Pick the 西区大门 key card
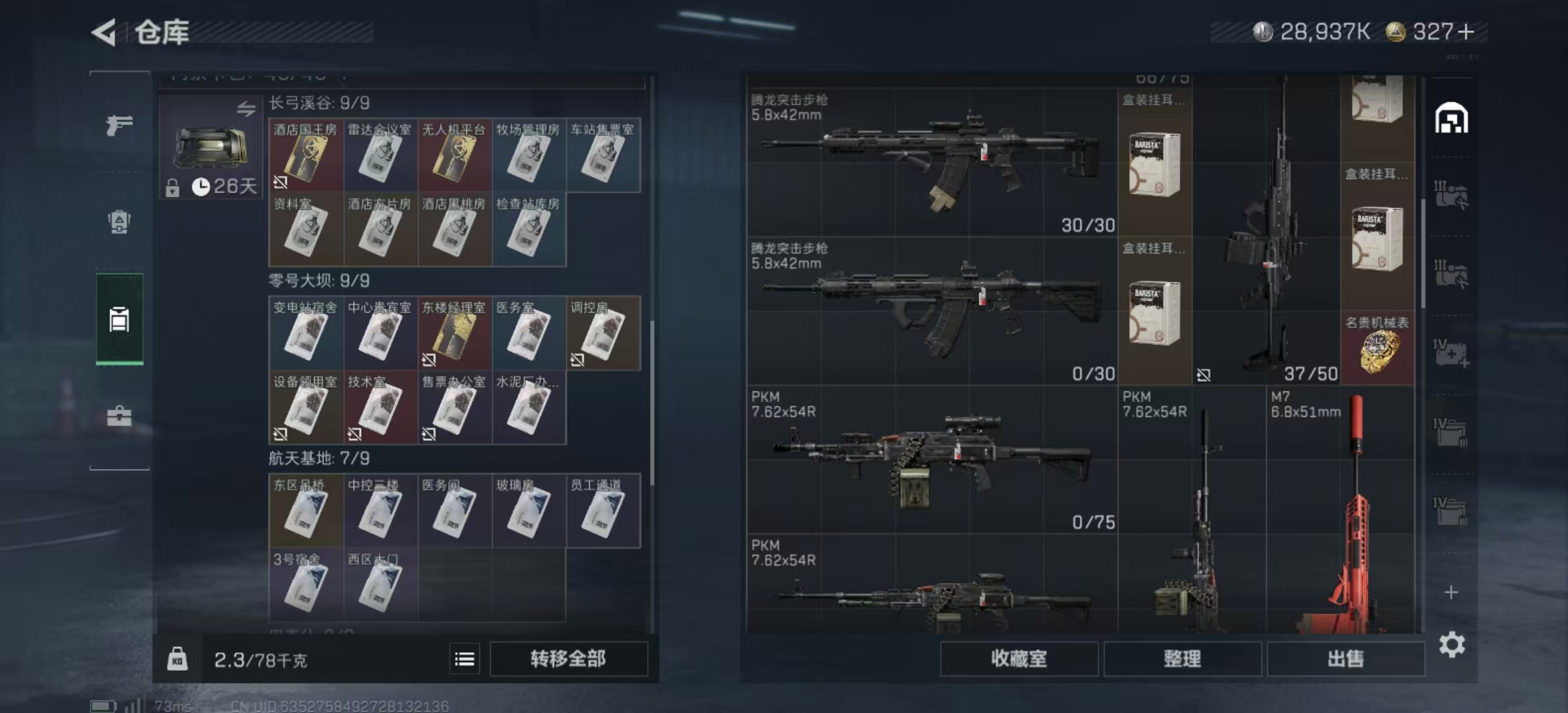 pos(379,584)
